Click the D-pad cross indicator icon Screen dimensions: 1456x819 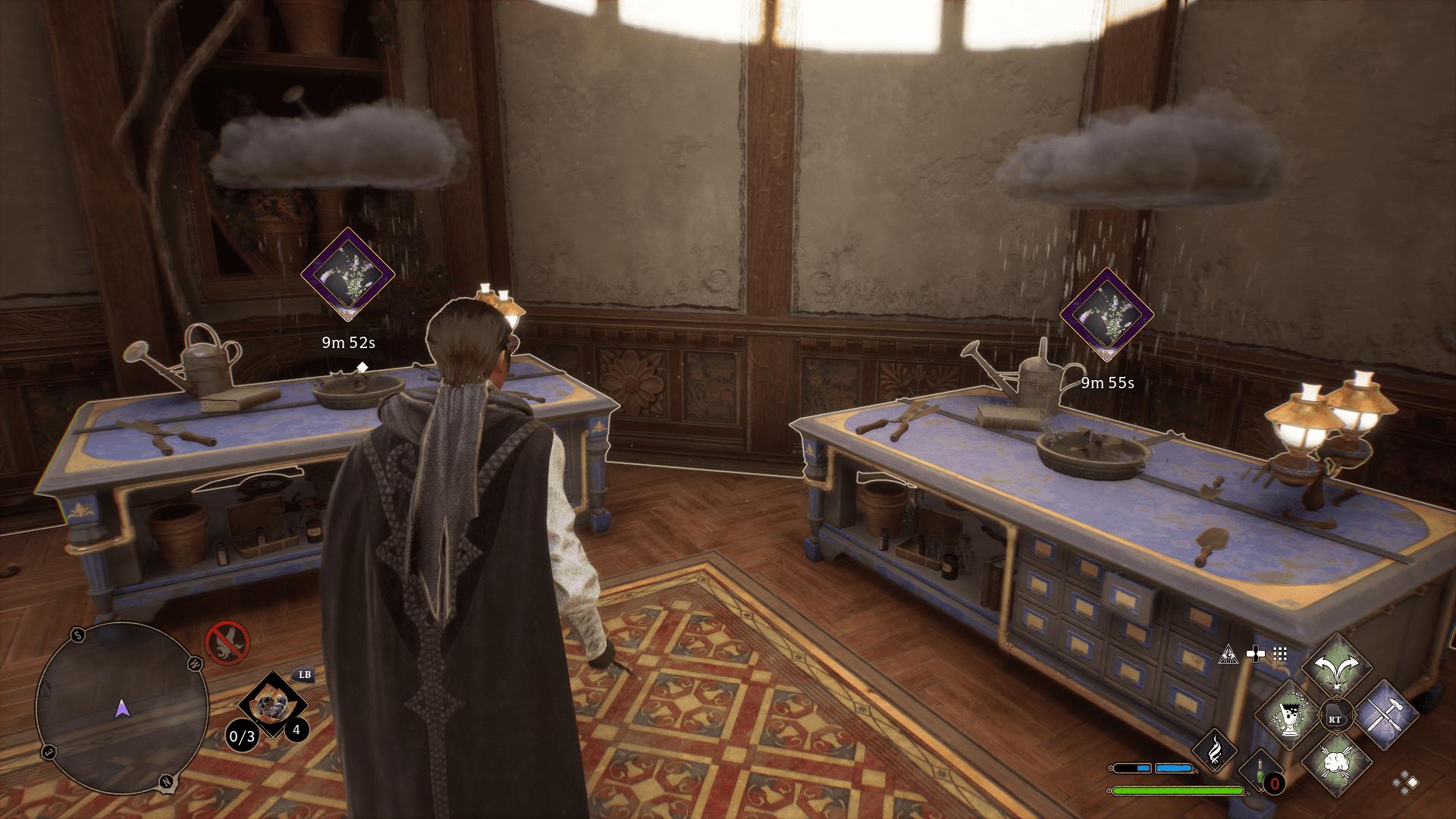[x=1257, y=654]
